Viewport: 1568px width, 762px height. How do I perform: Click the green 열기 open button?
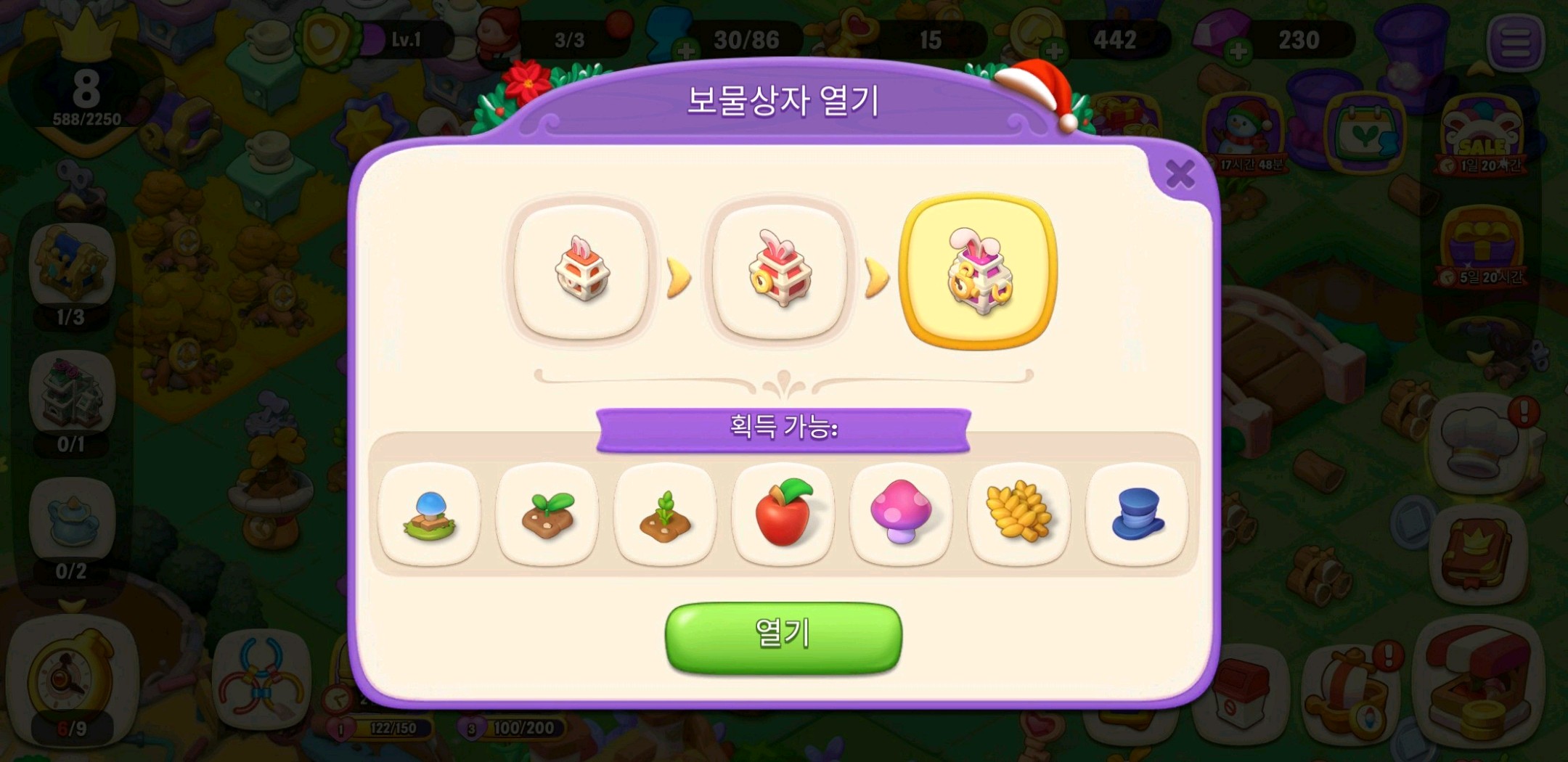click(x=783, y=636)
